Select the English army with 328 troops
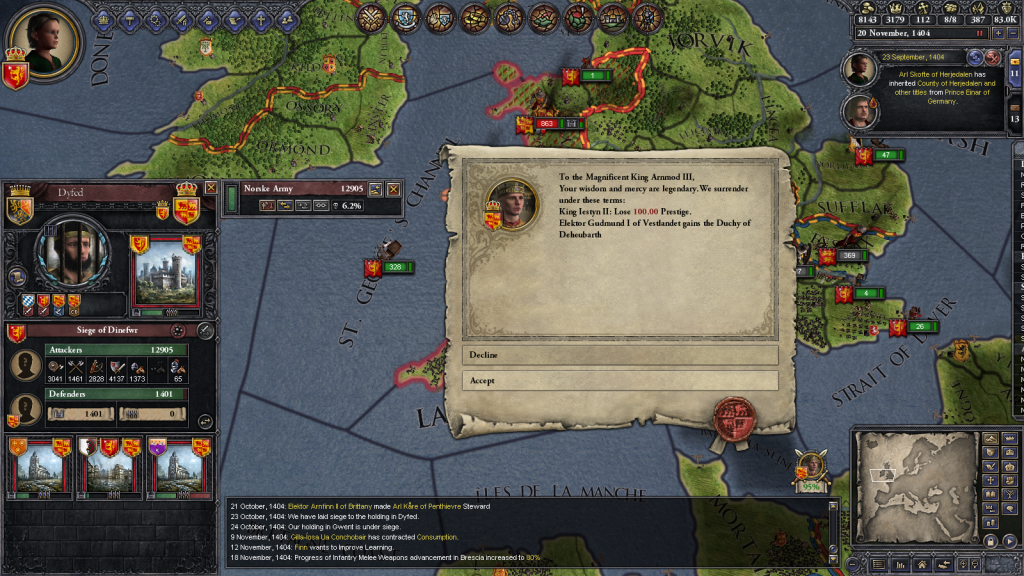This screenshot has width=1024, height=576. 388,267
